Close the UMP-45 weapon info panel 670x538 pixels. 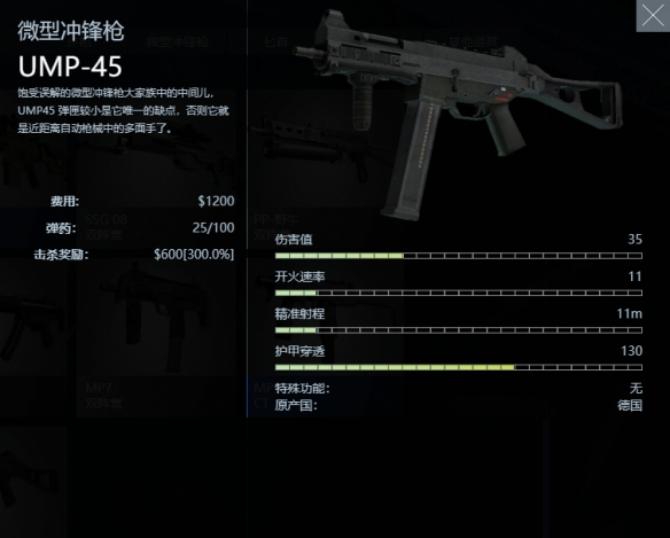point(652,15)
